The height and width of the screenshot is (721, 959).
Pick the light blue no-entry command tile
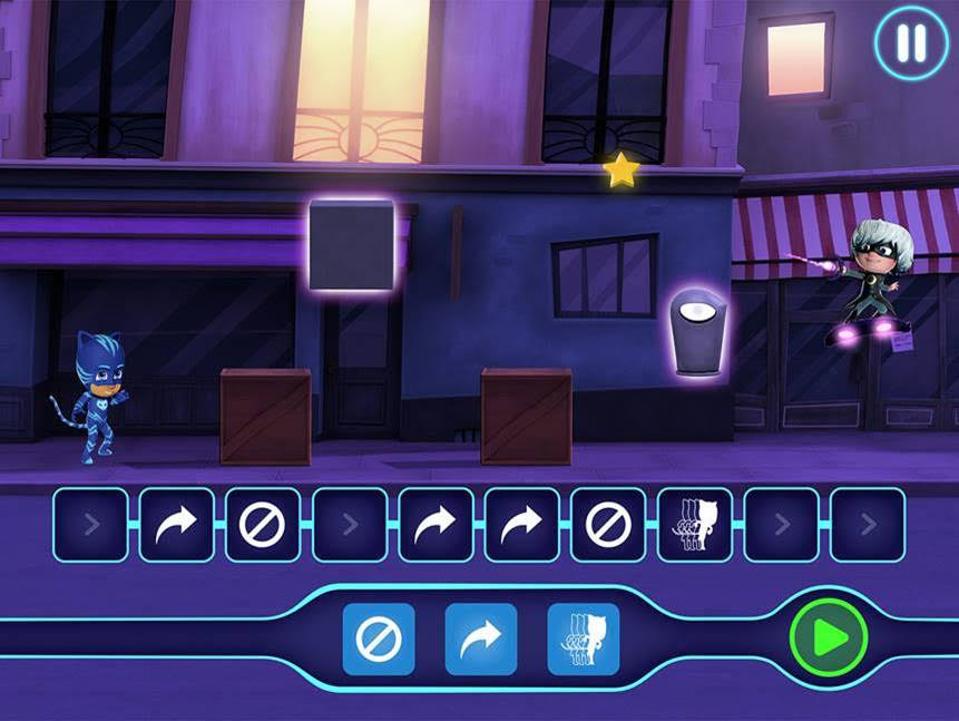(379, 638)
